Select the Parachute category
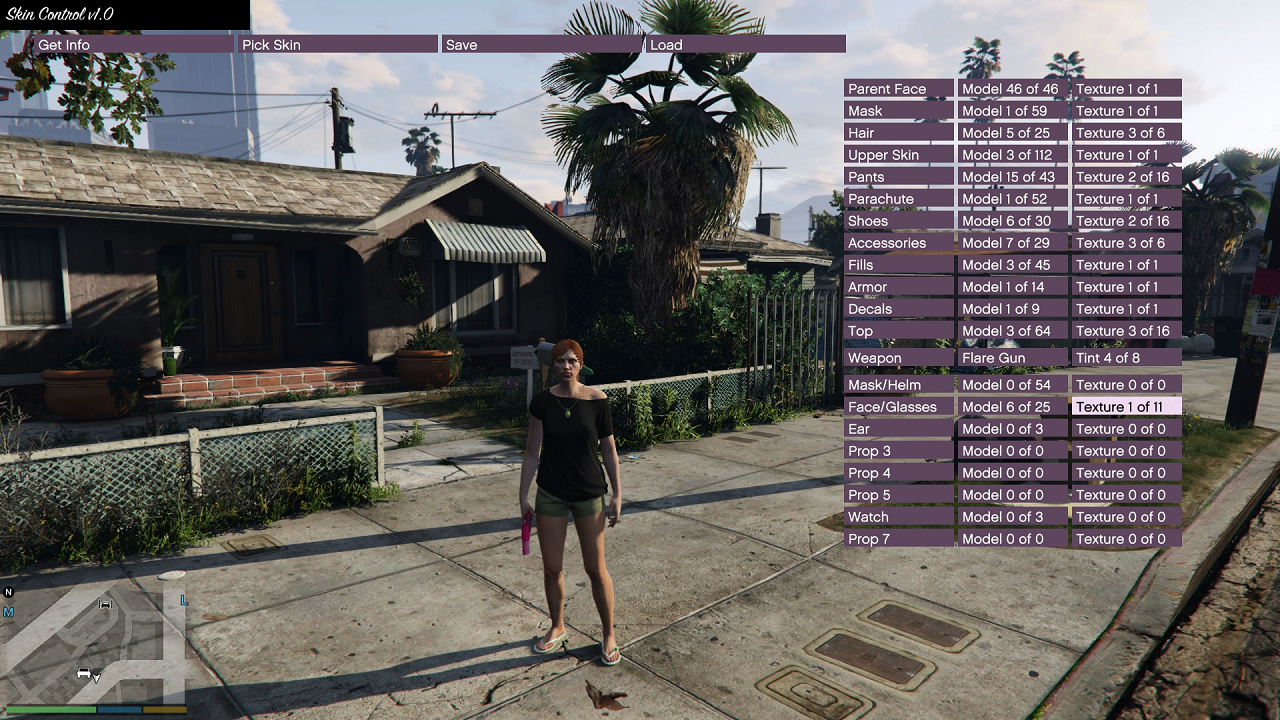The height and width of the screenshot is (720, 1280). coord(899,199)
